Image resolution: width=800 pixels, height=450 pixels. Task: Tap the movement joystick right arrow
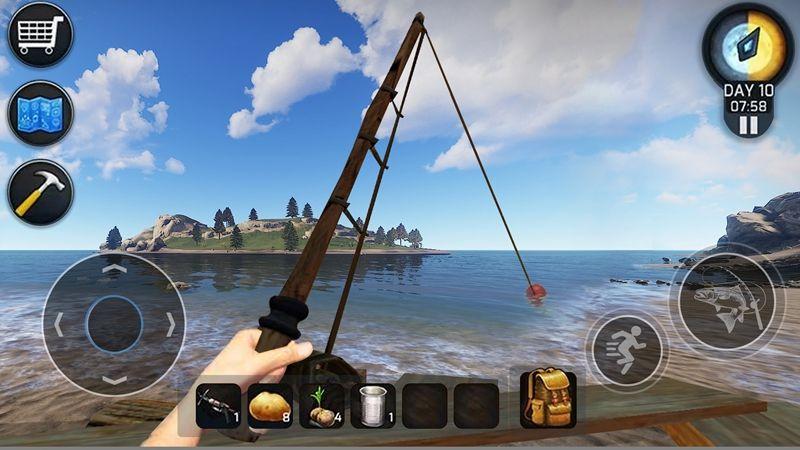click(172, 324)
